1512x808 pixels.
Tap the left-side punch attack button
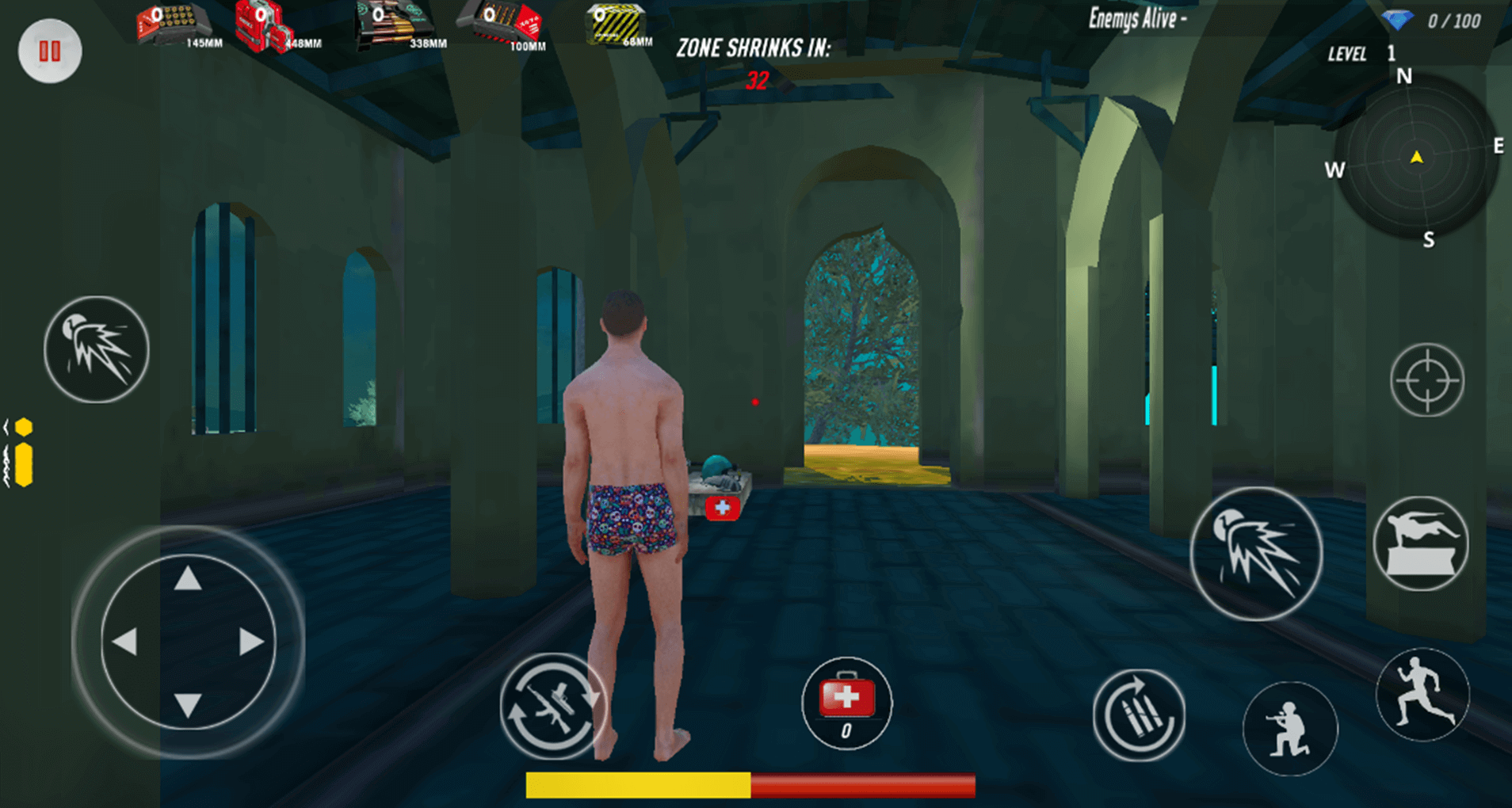[97, 349]
